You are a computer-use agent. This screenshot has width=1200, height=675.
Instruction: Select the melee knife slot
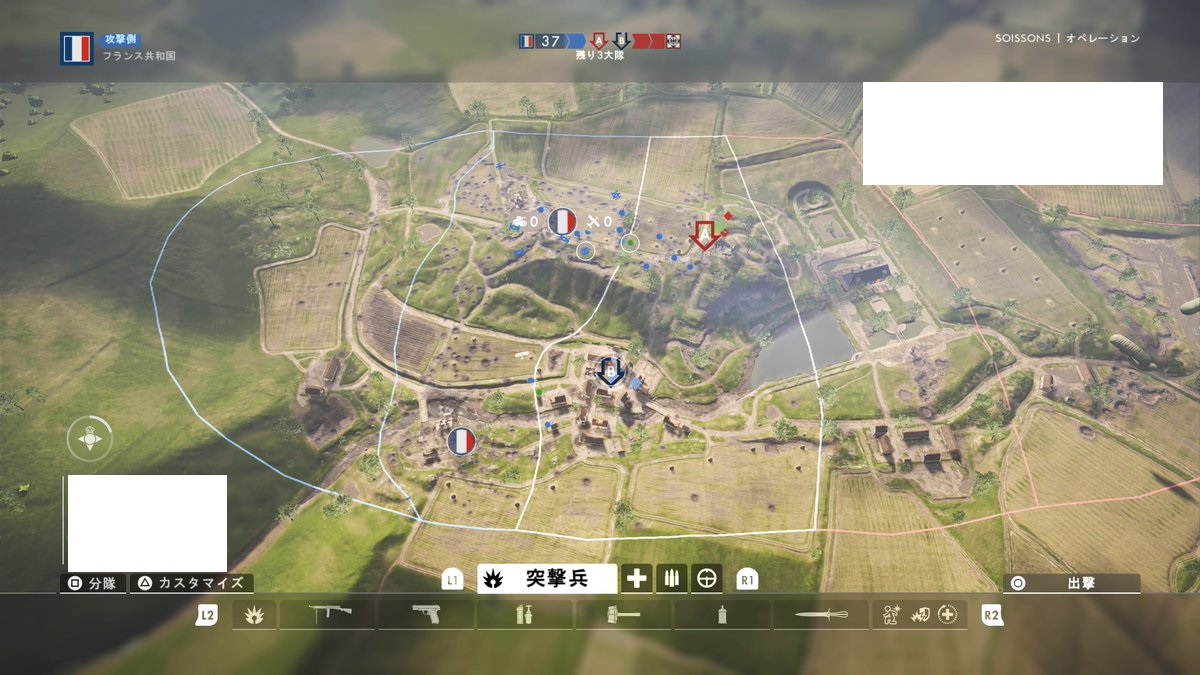click(822, 615)
